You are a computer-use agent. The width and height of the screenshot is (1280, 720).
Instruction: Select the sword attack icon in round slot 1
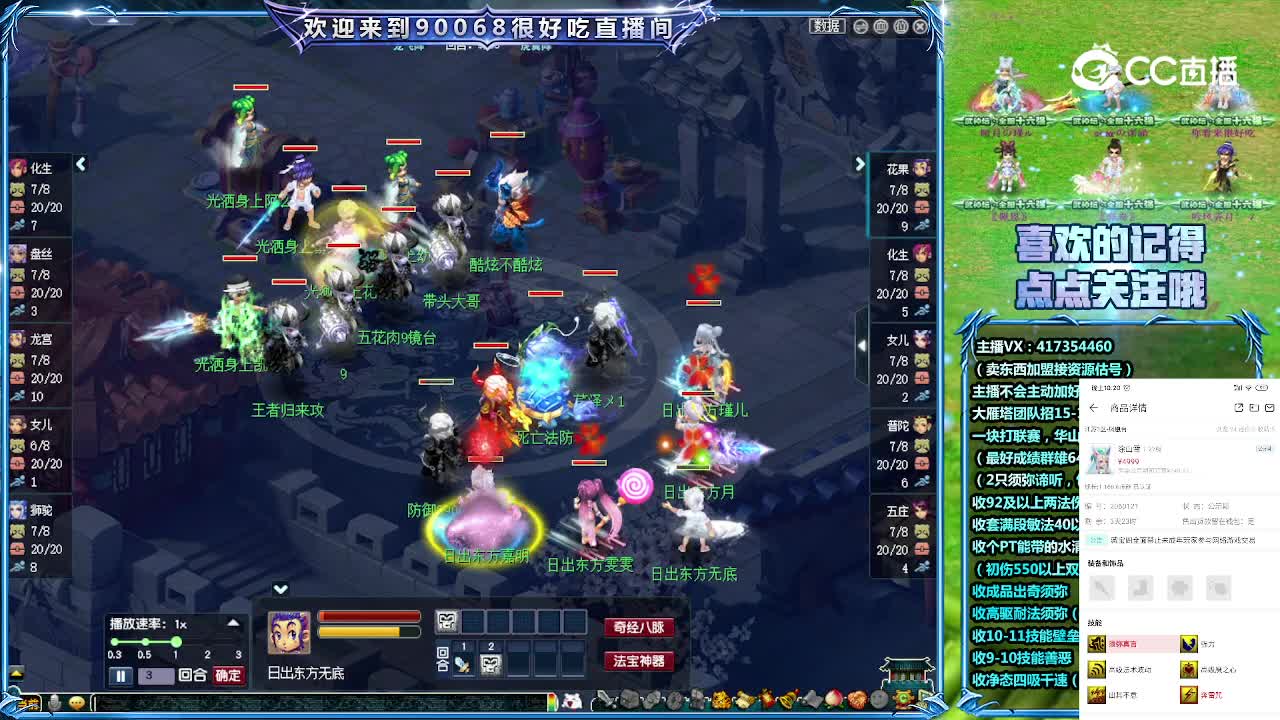(x=462, y=664)
